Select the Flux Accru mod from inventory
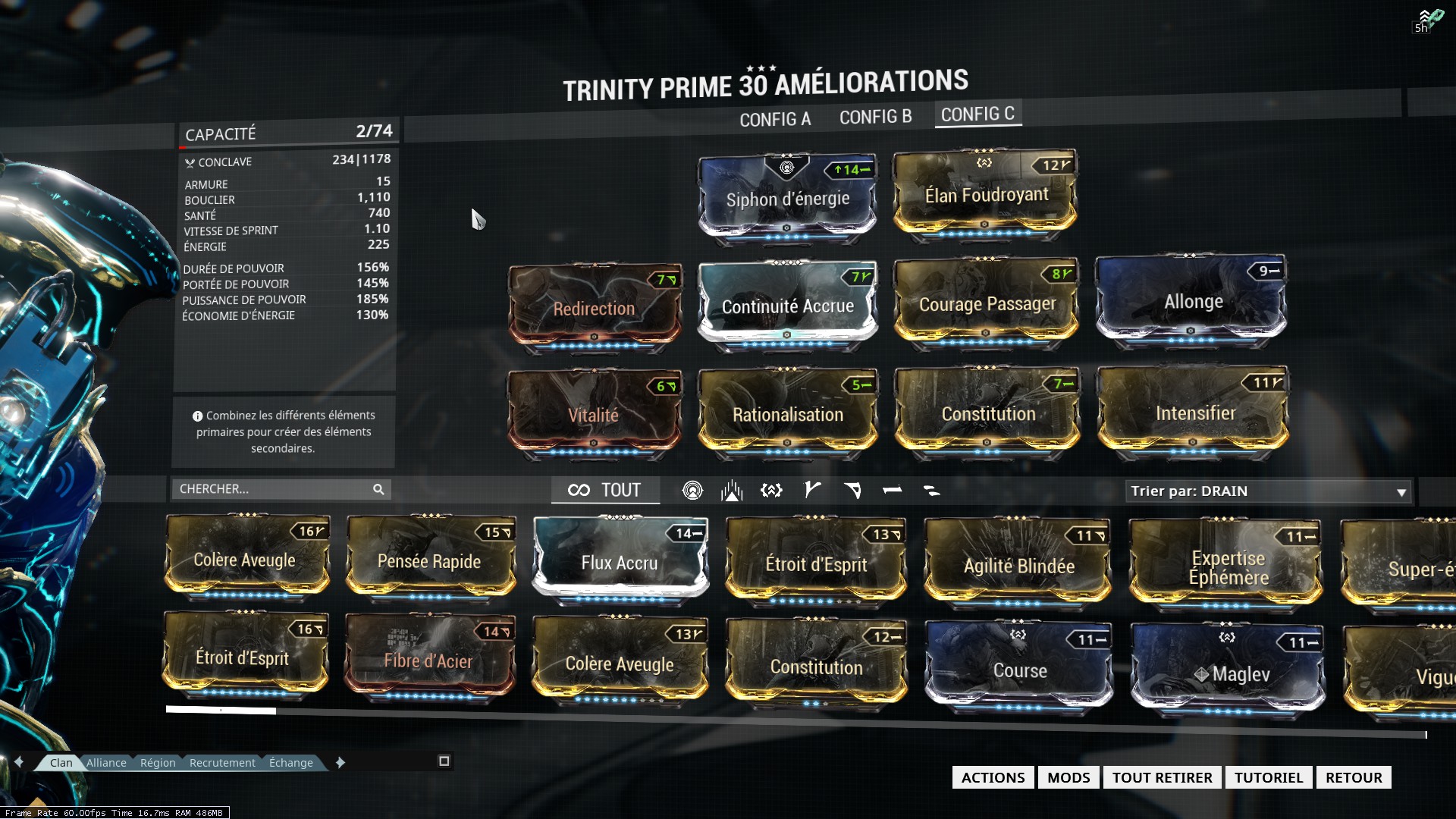 620,562
